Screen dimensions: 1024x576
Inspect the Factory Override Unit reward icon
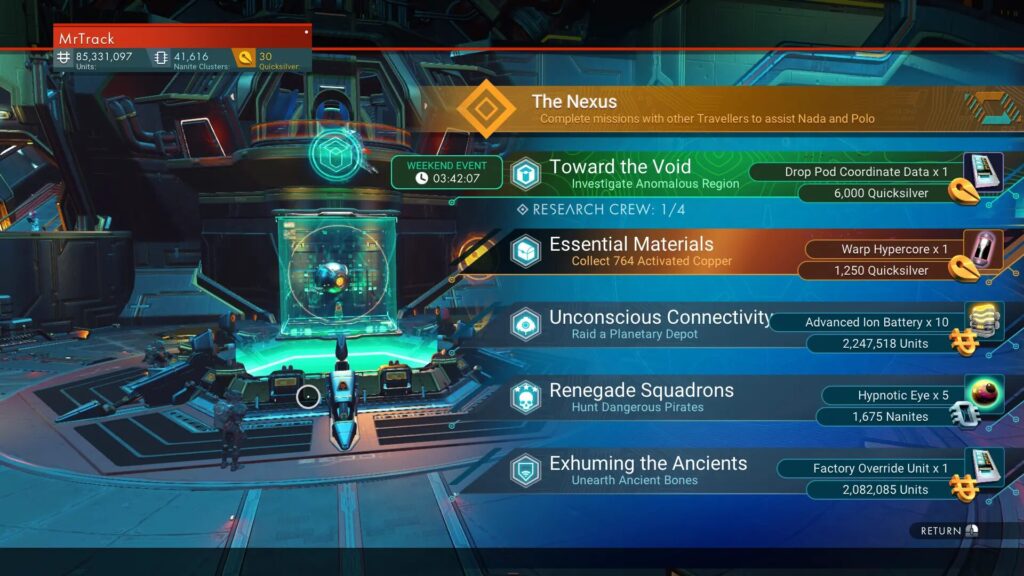(982, 467)
